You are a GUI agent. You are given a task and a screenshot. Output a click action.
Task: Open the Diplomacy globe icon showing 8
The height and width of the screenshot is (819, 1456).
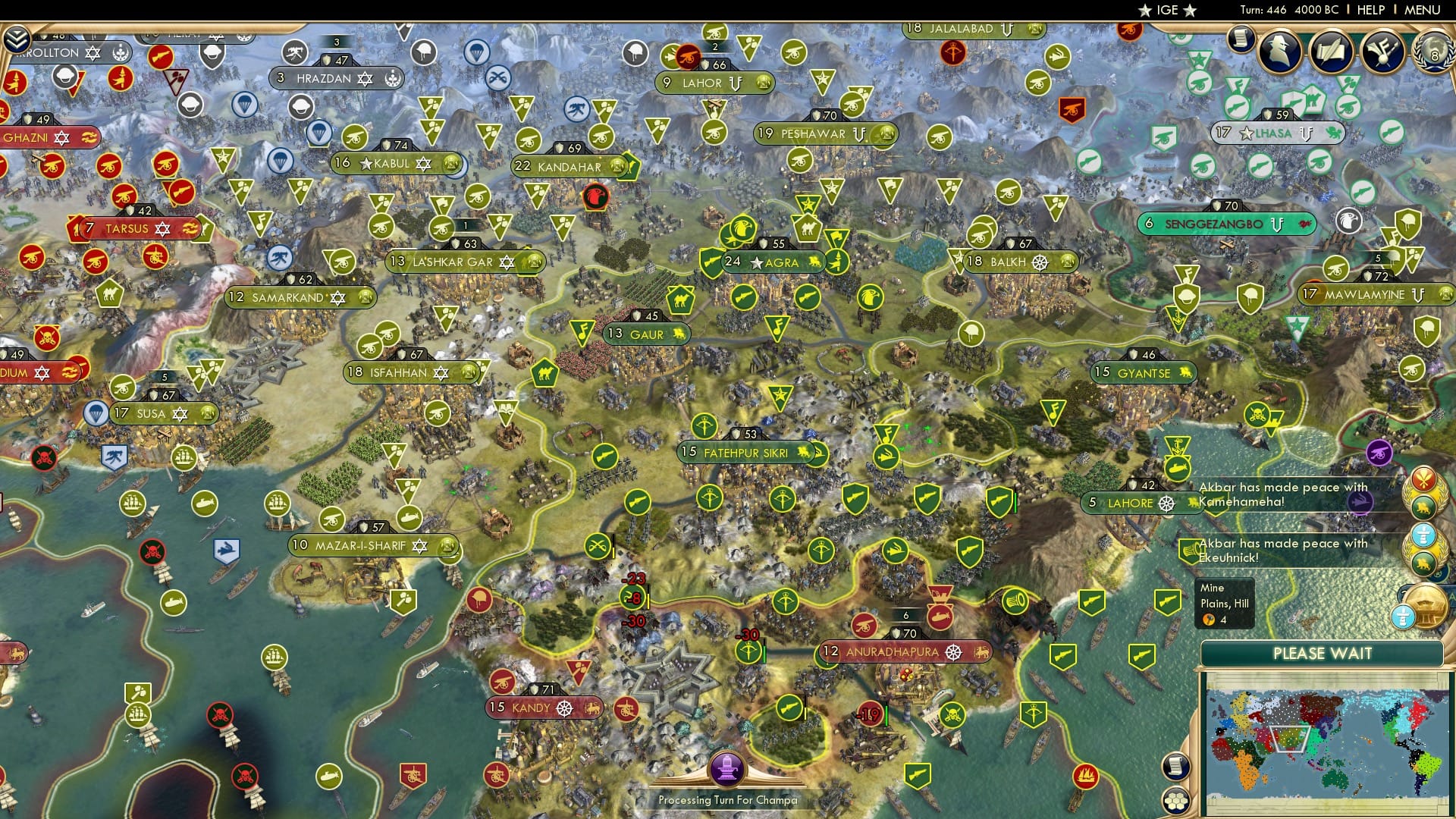click(x=1435, y=53)
